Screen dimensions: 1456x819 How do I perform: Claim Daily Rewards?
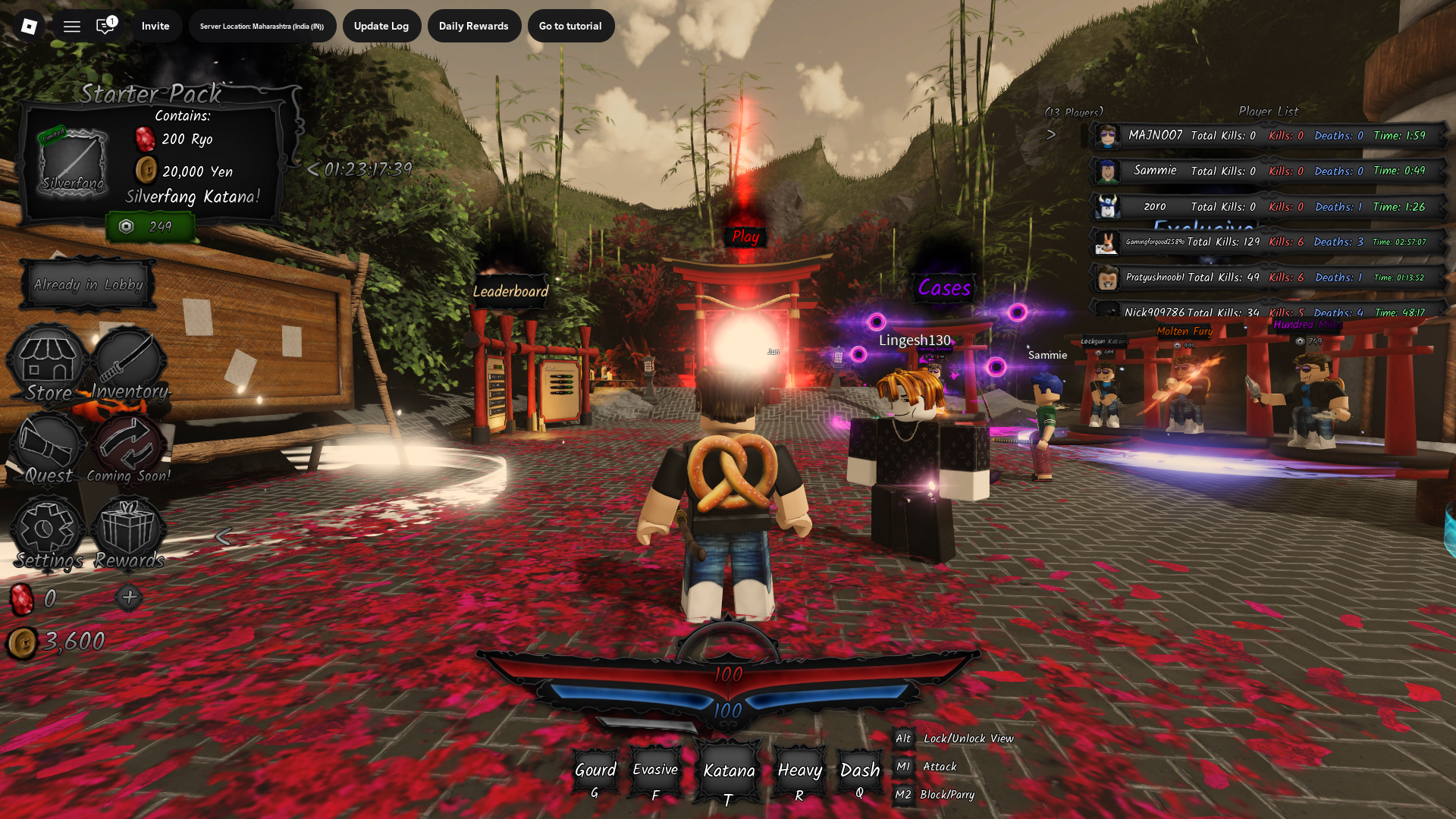click(473, 26)
